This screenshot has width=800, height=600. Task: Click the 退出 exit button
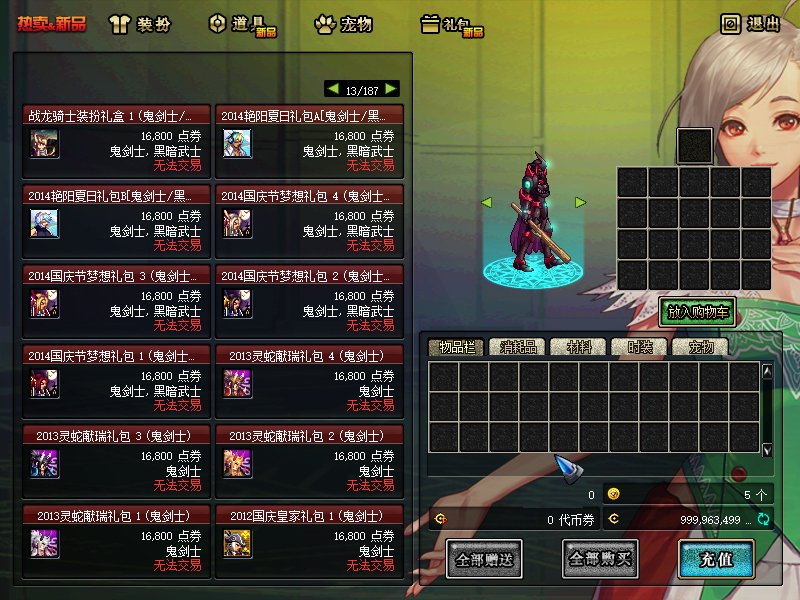tap(750, 24)
